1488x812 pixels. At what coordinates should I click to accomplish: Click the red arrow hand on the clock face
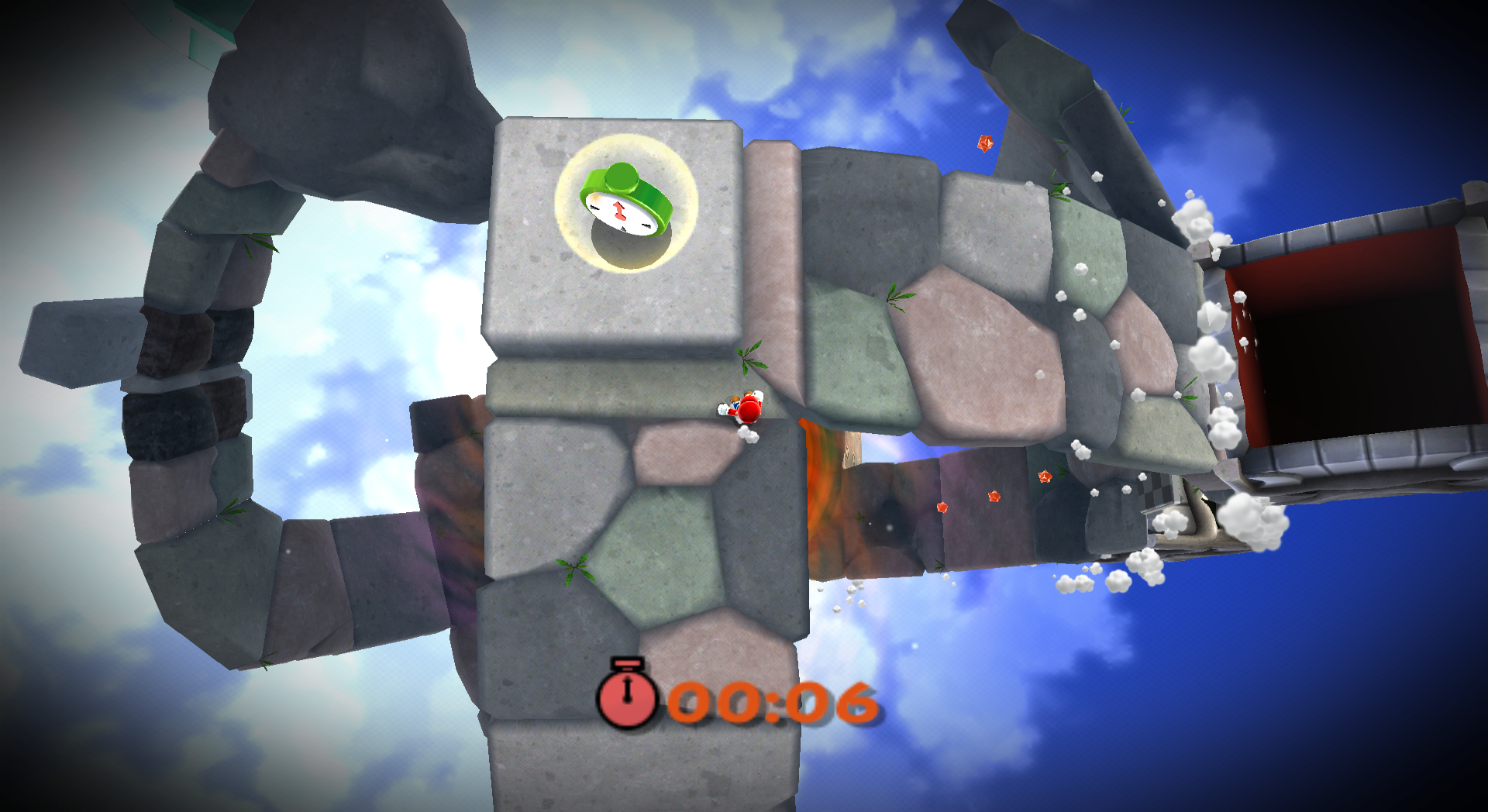click(x=618, y=211)
